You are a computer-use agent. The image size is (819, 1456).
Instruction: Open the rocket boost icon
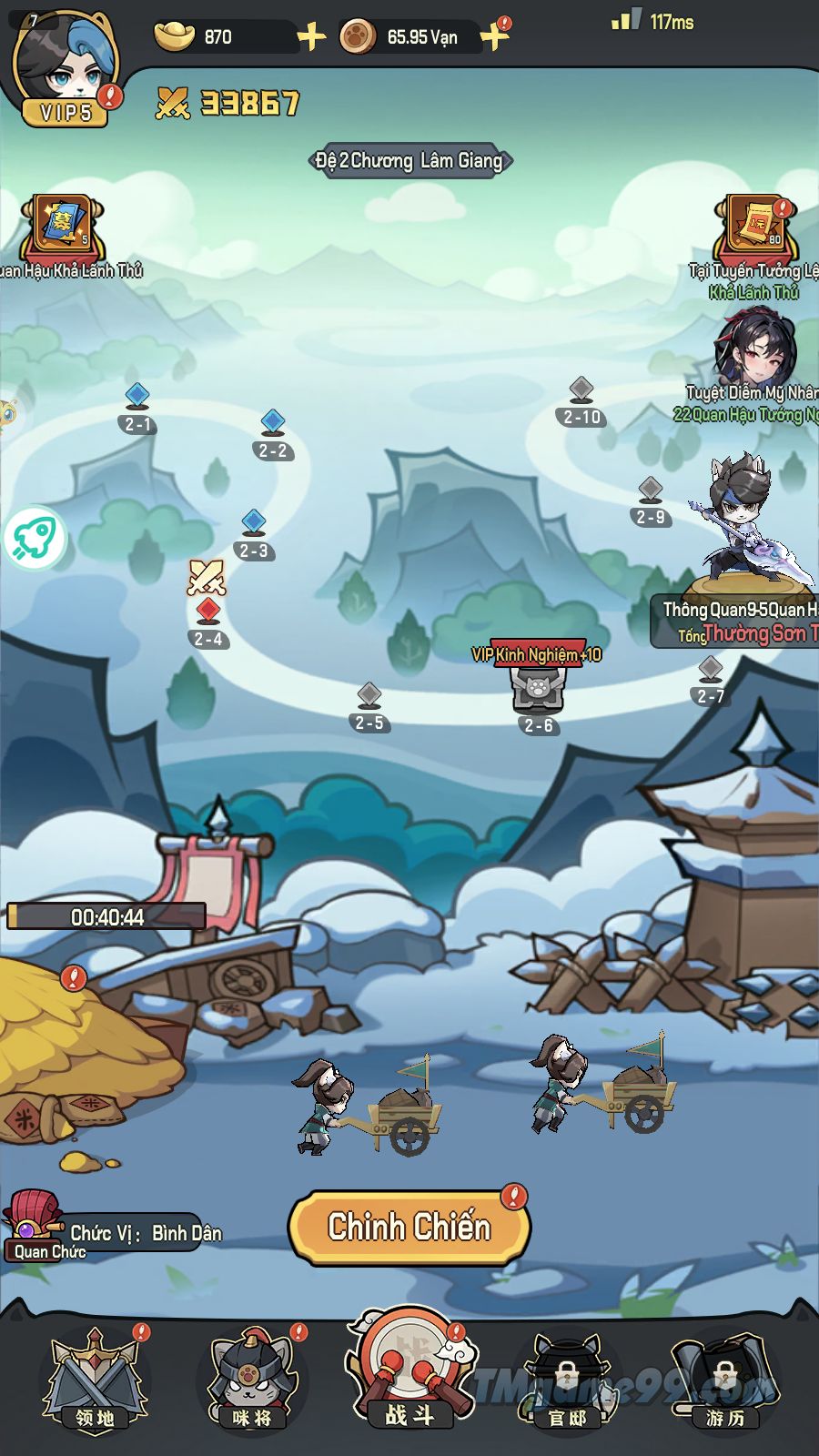tap(36, 538)
